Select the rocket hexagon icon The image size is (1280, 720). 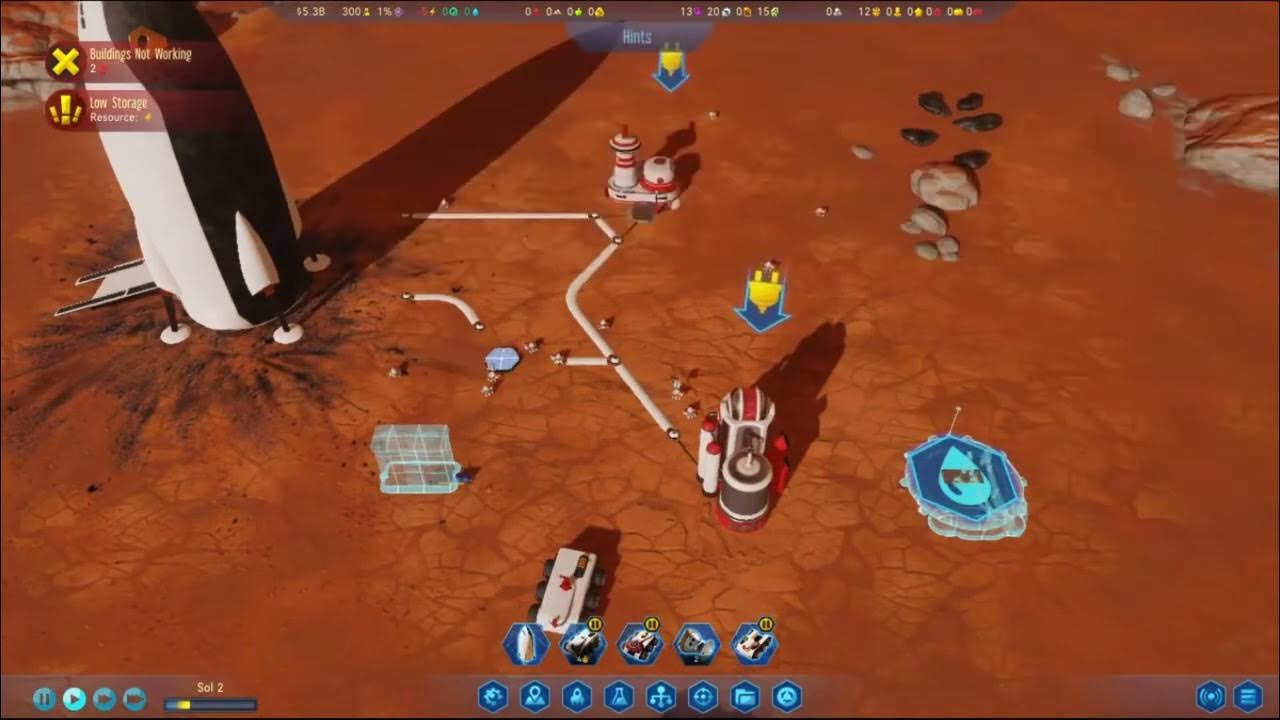click(525, 645)
